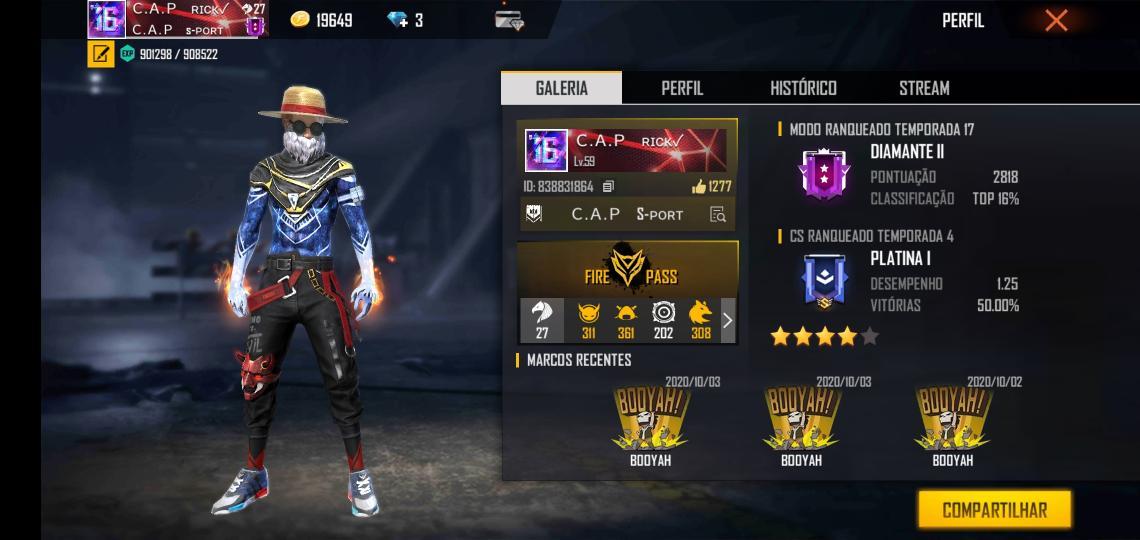Switch to the Galeria tab

coord(561,88)
